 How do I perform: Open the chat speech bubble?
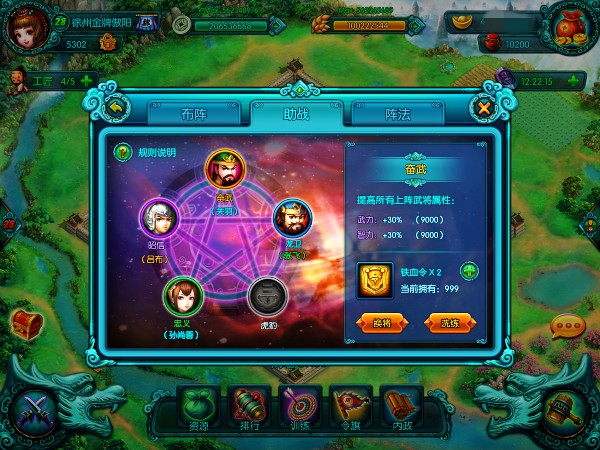(x=568, y=326)
